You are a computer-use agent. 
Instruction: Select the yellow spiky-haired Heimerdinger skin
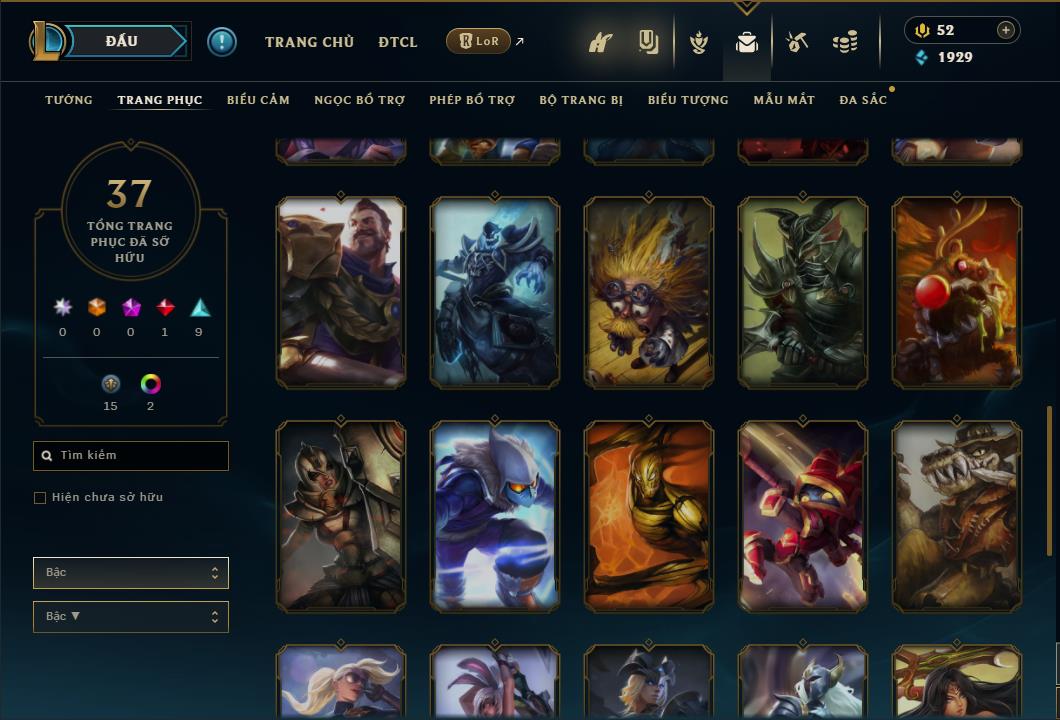(648, 292)
